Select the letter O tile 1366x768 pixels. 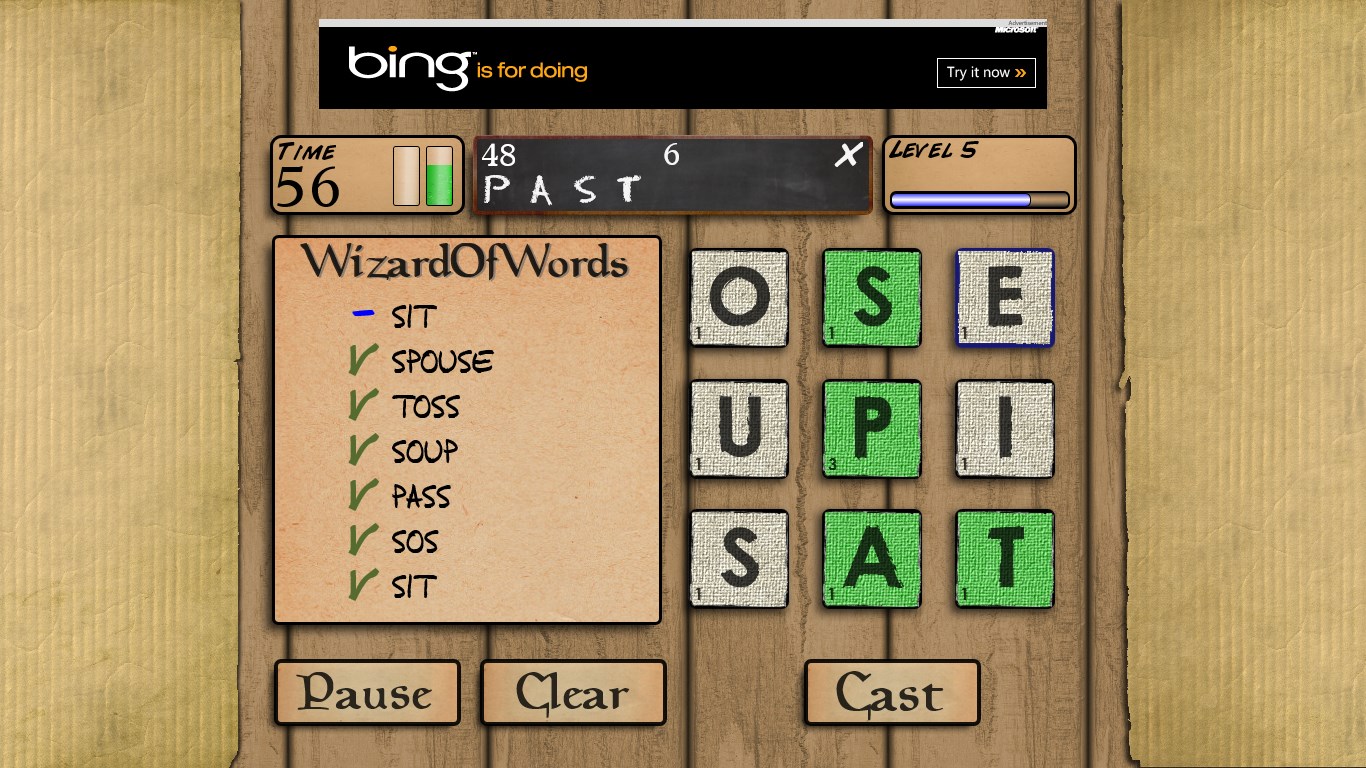[739, 298]
